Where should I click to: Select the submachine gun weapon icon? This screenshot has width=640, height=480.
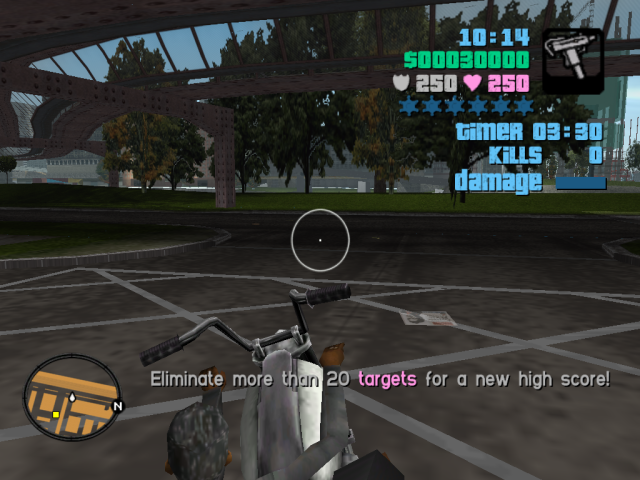click(573, 61)
